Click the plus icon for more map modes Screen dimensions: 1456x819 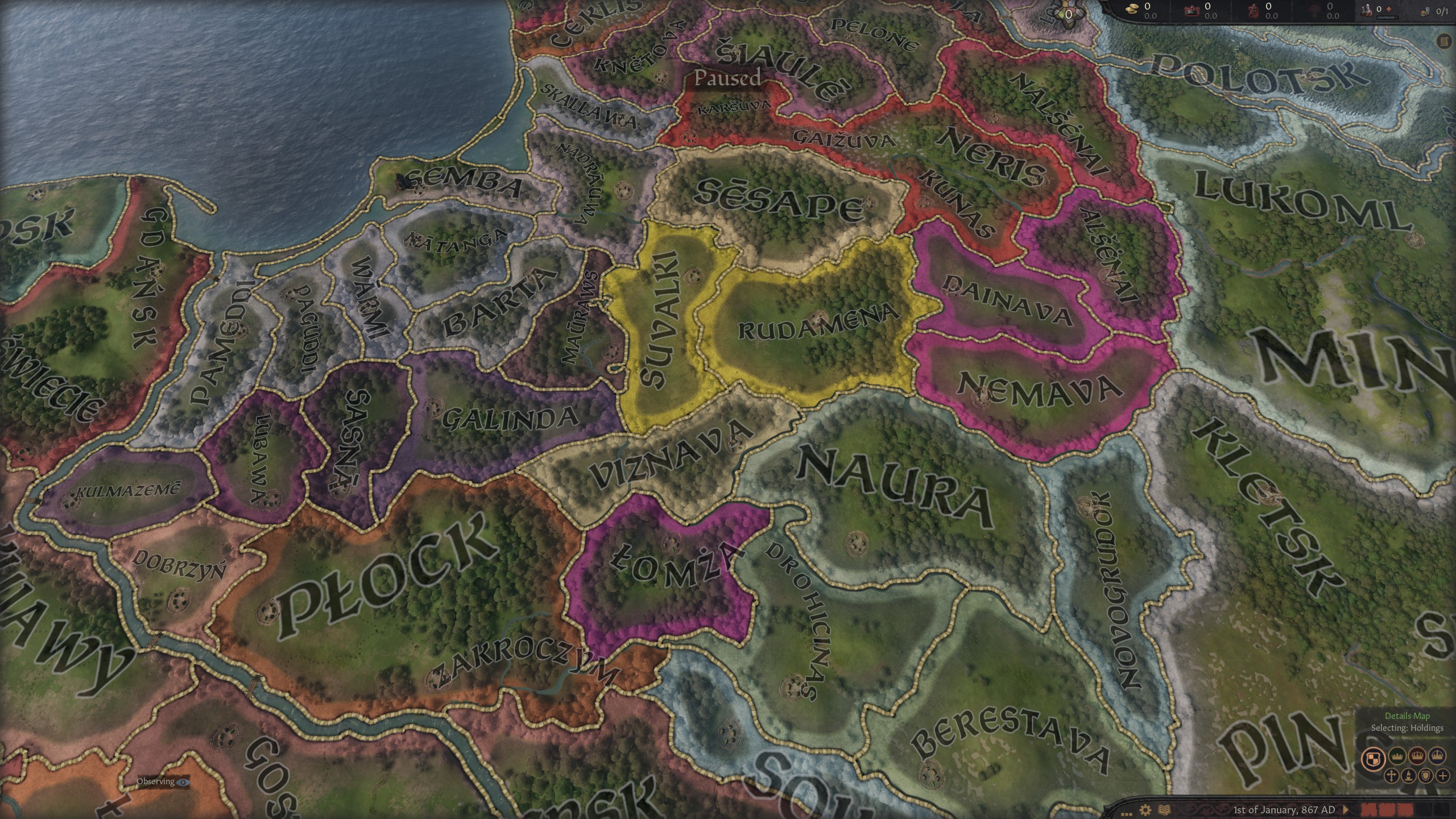(1442, 776)
